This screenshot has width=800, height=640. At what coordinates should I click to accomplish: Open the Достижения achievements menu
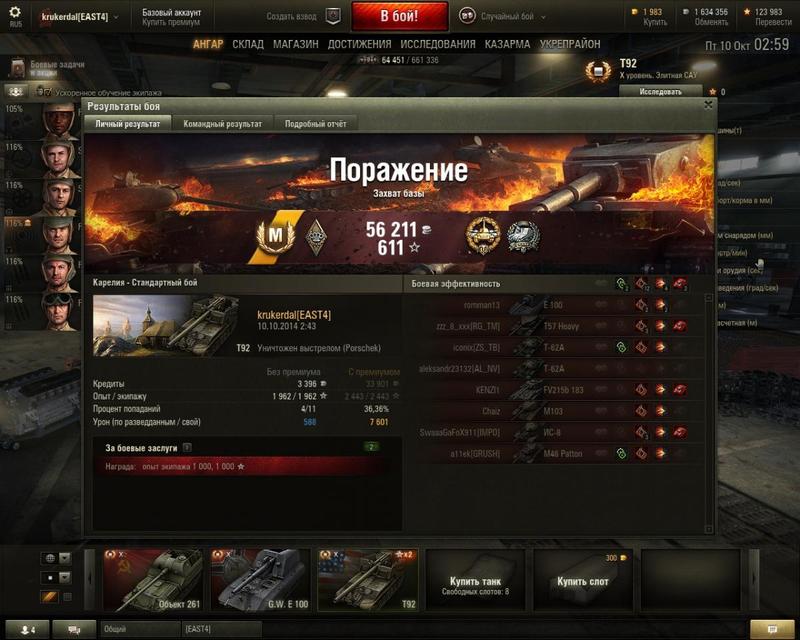(359, 45)
